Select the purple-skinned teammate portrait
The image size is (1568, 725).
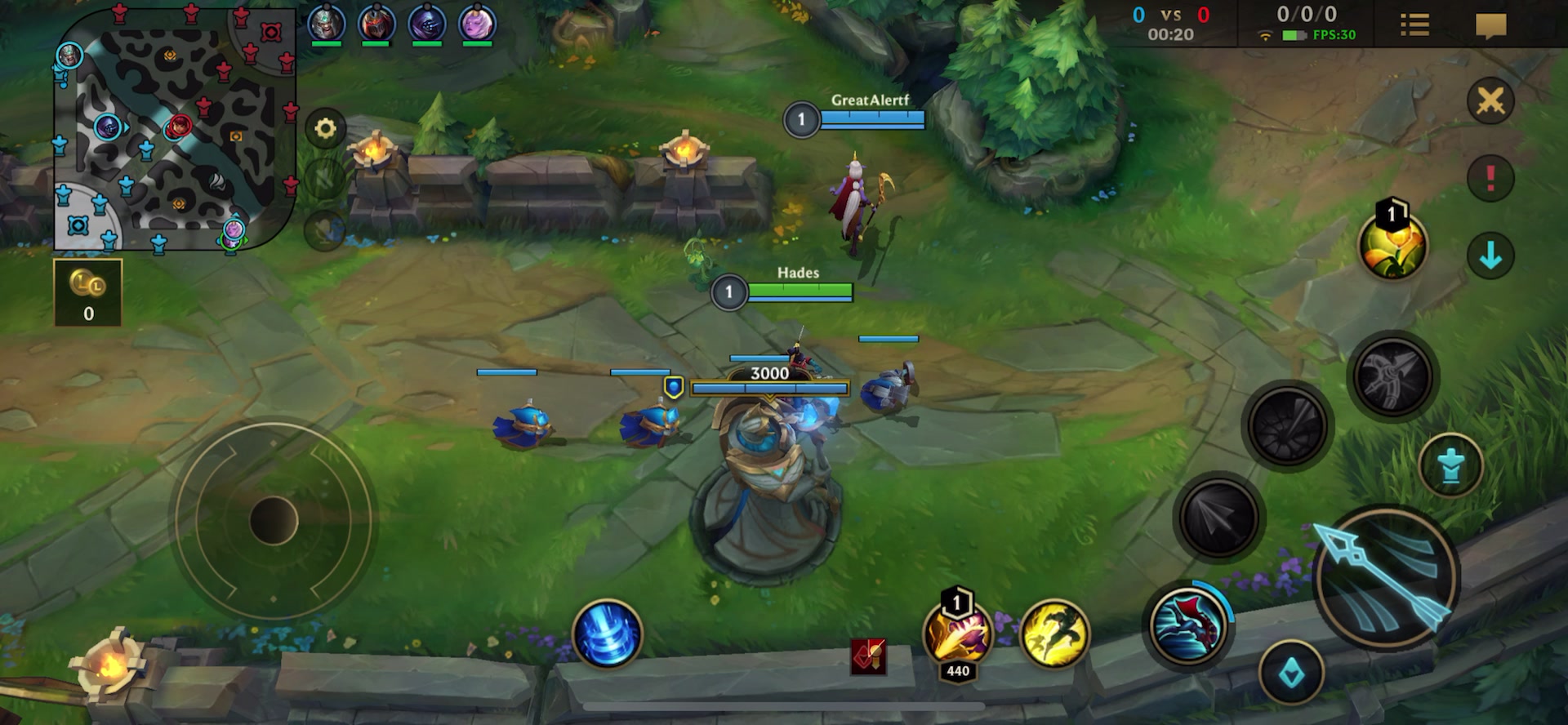[x=477, y=22]
